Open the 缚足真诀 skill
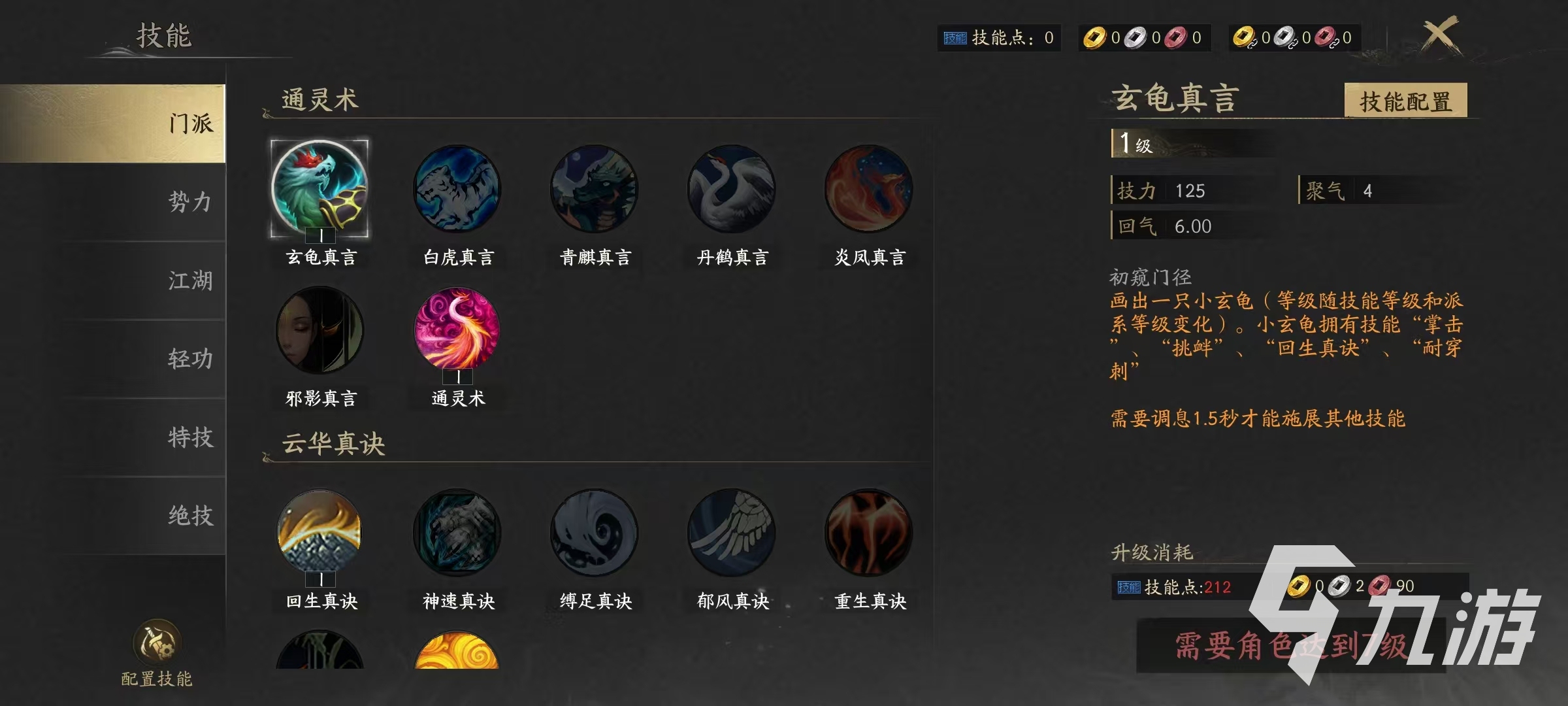 [594, 533]
